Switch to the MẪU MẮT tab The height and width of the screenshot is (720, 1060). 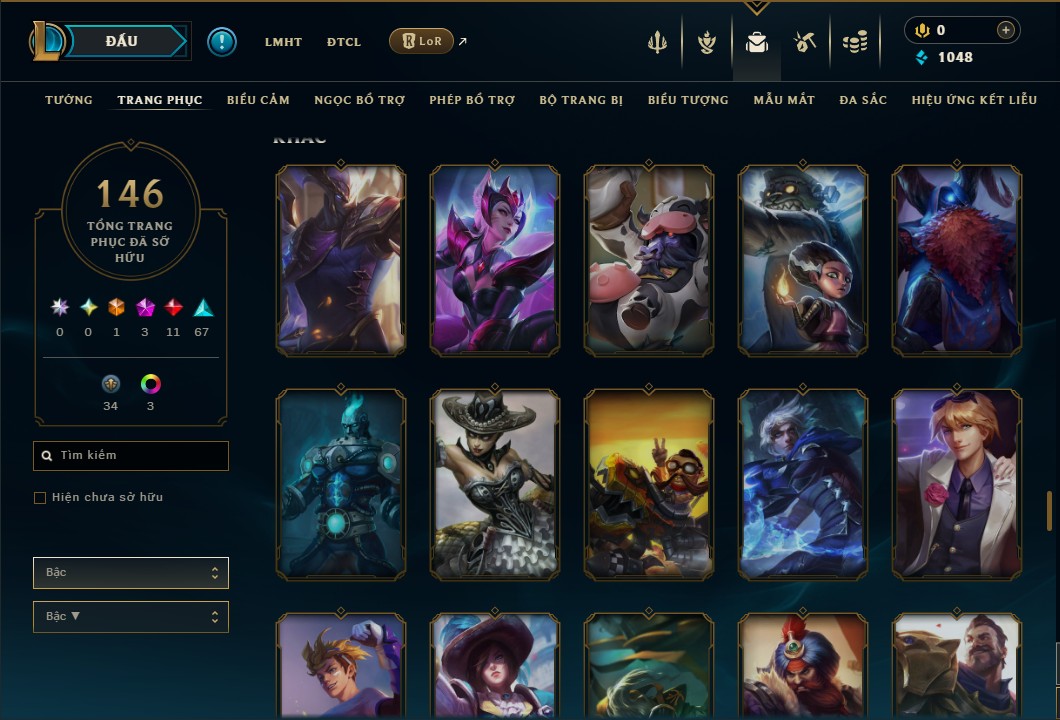(784, 100)
